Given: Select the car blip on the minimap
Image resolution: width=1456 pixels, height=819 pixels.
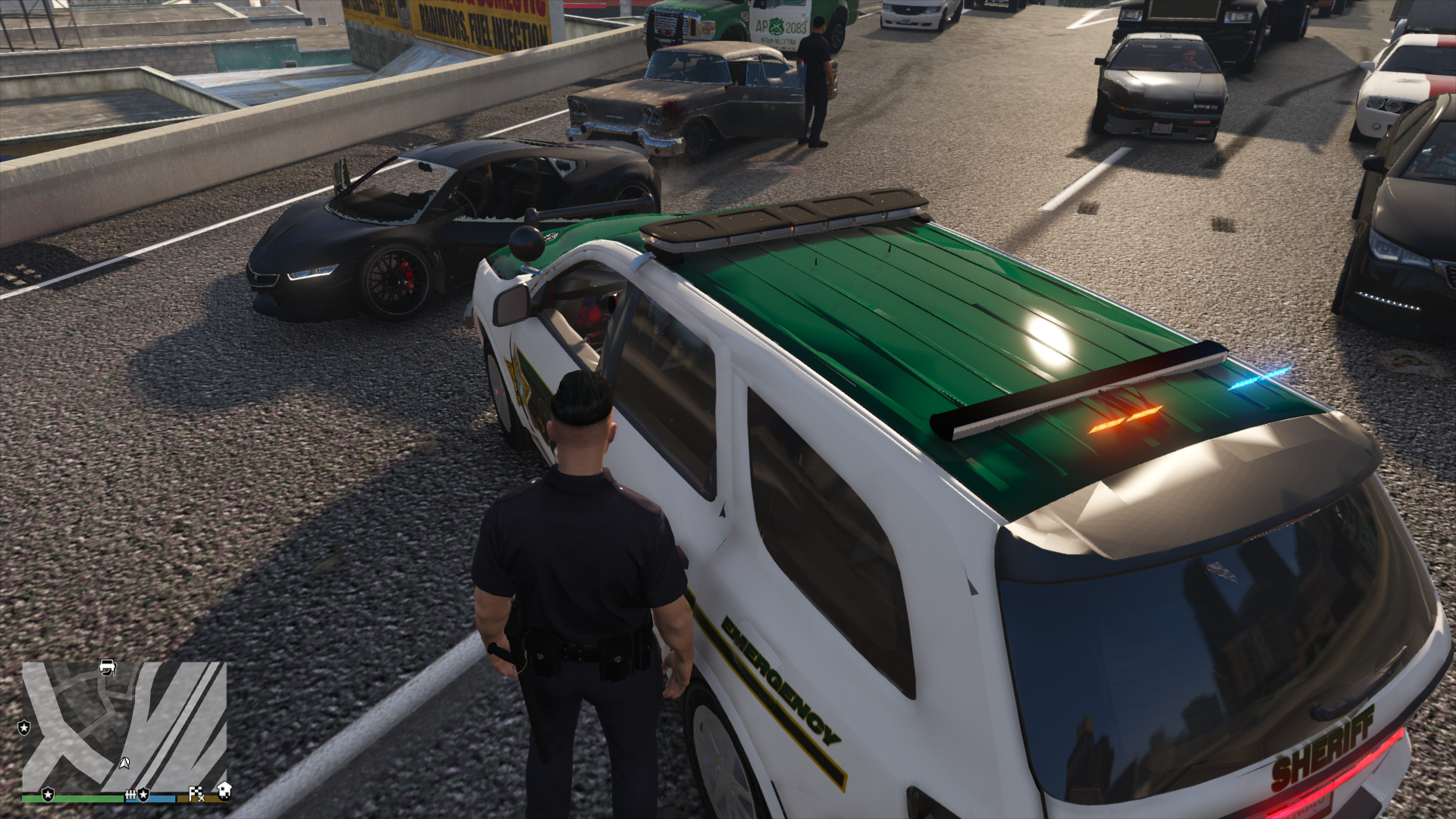Looking at the screenshot, I should [x=108, y=667].
